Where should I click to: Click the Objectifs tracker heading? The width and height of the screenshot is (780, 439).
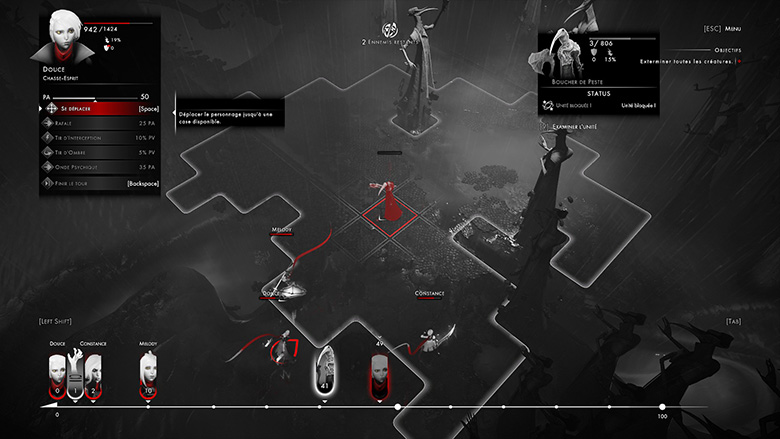click(727, 50)
